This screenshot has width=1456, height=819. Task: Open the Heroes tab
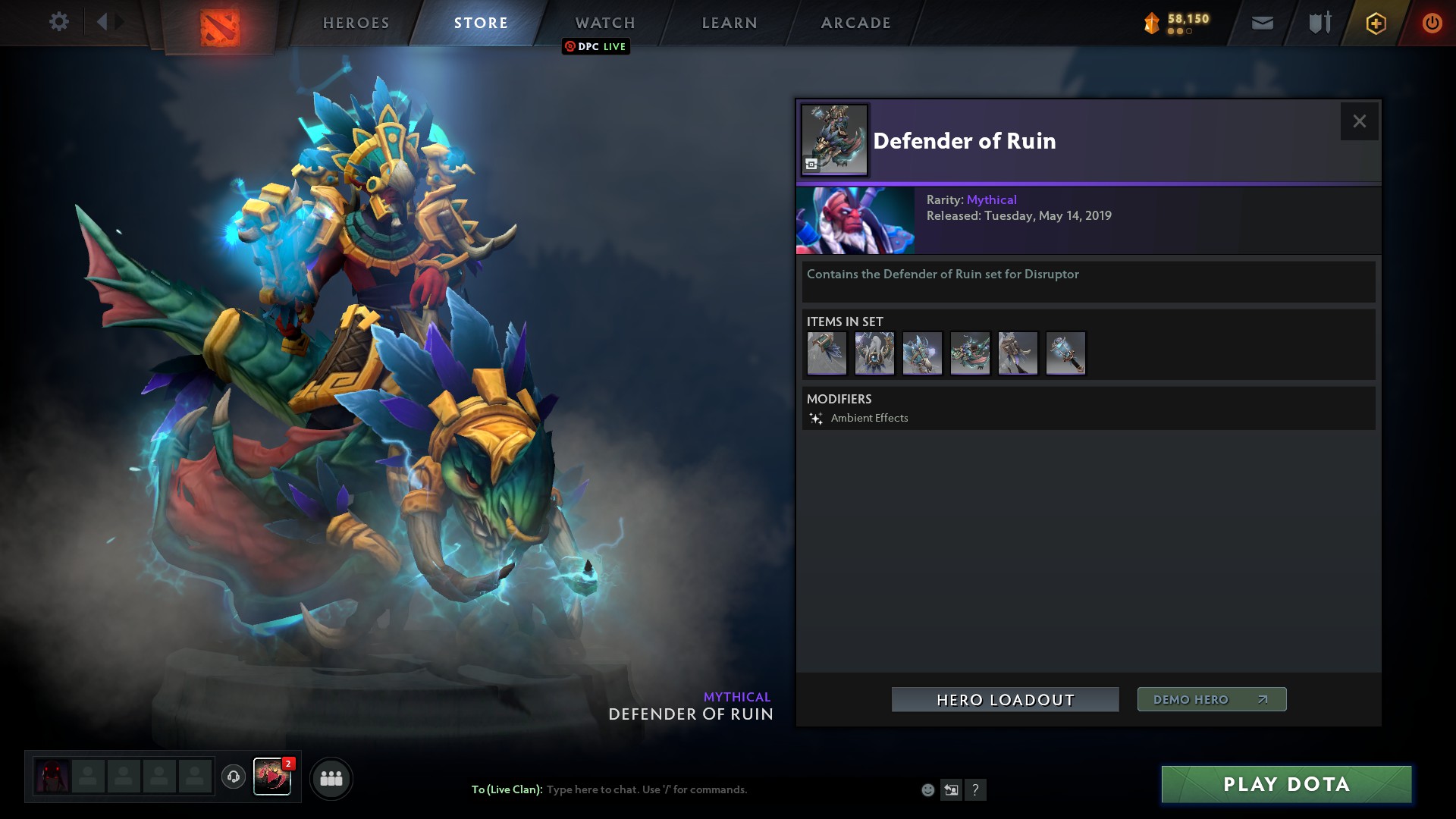[356, 23]
